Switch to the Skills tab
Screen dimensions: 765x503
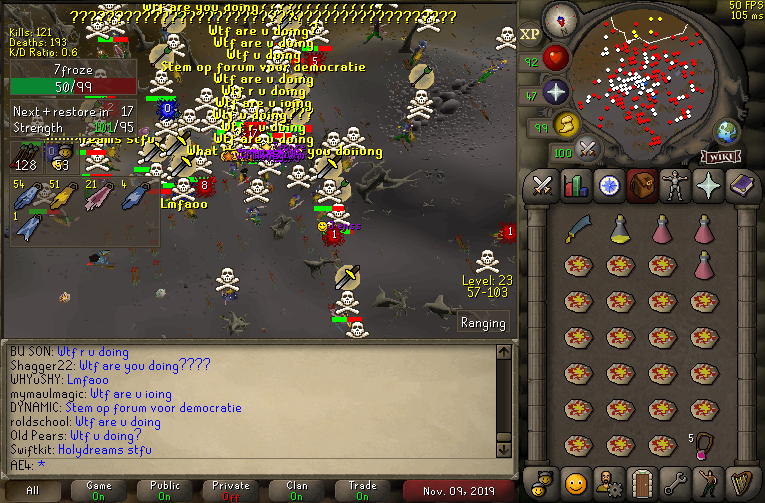click(x=575, y=185)
